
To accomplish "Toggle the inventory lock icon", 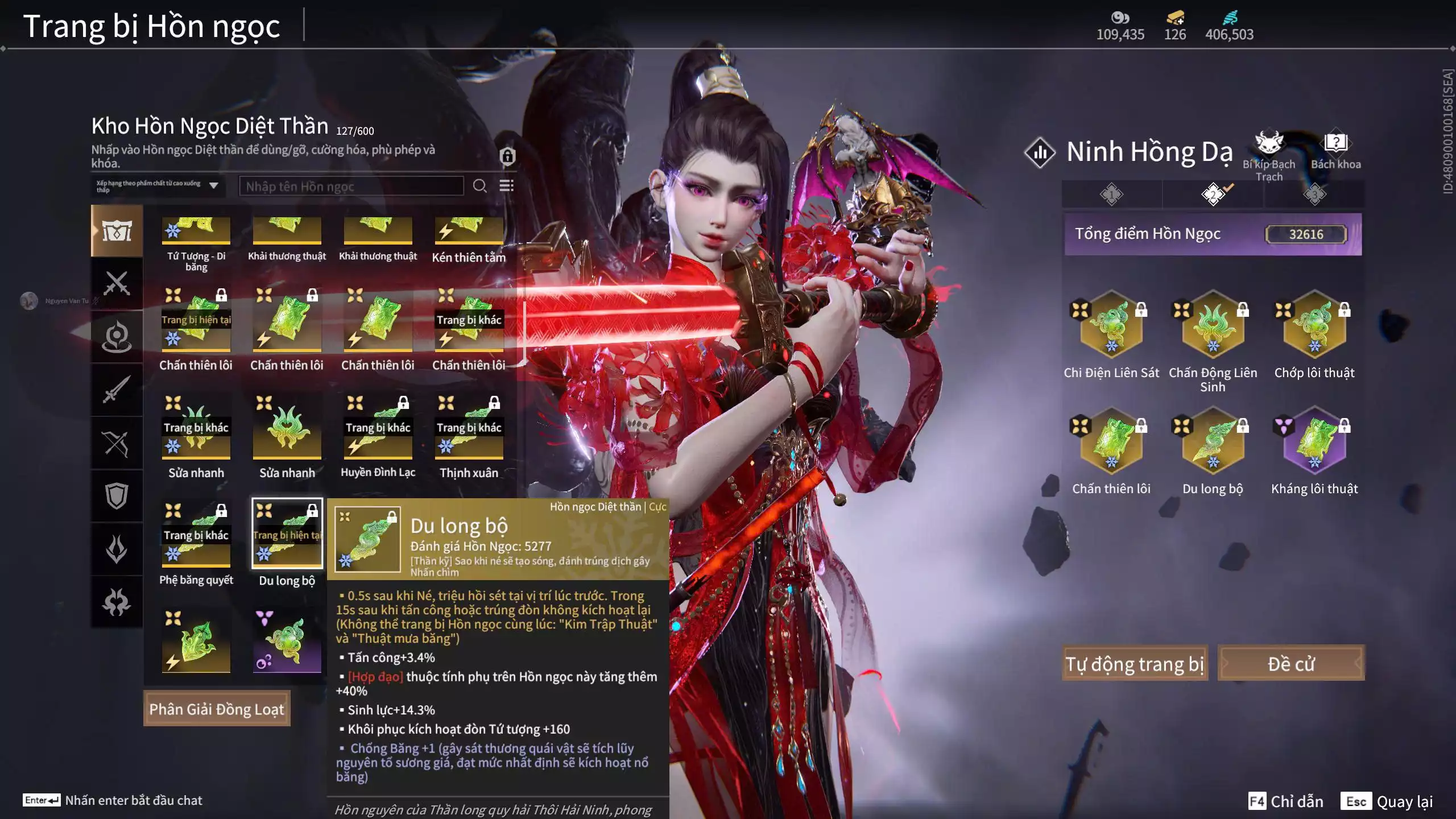I will [x=507, y=156].
